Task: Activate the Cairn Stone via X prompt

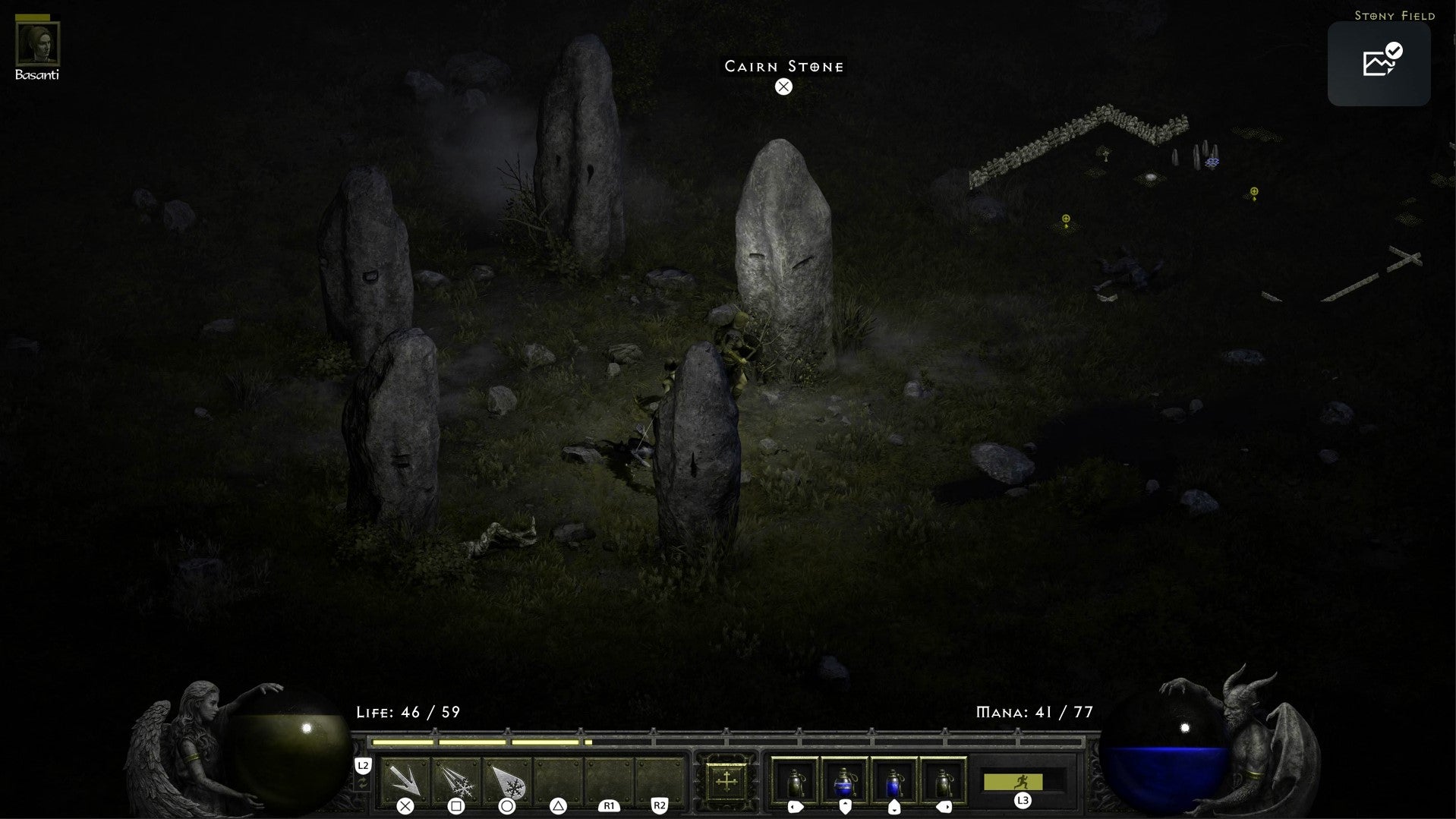Action: coord(783,86)
